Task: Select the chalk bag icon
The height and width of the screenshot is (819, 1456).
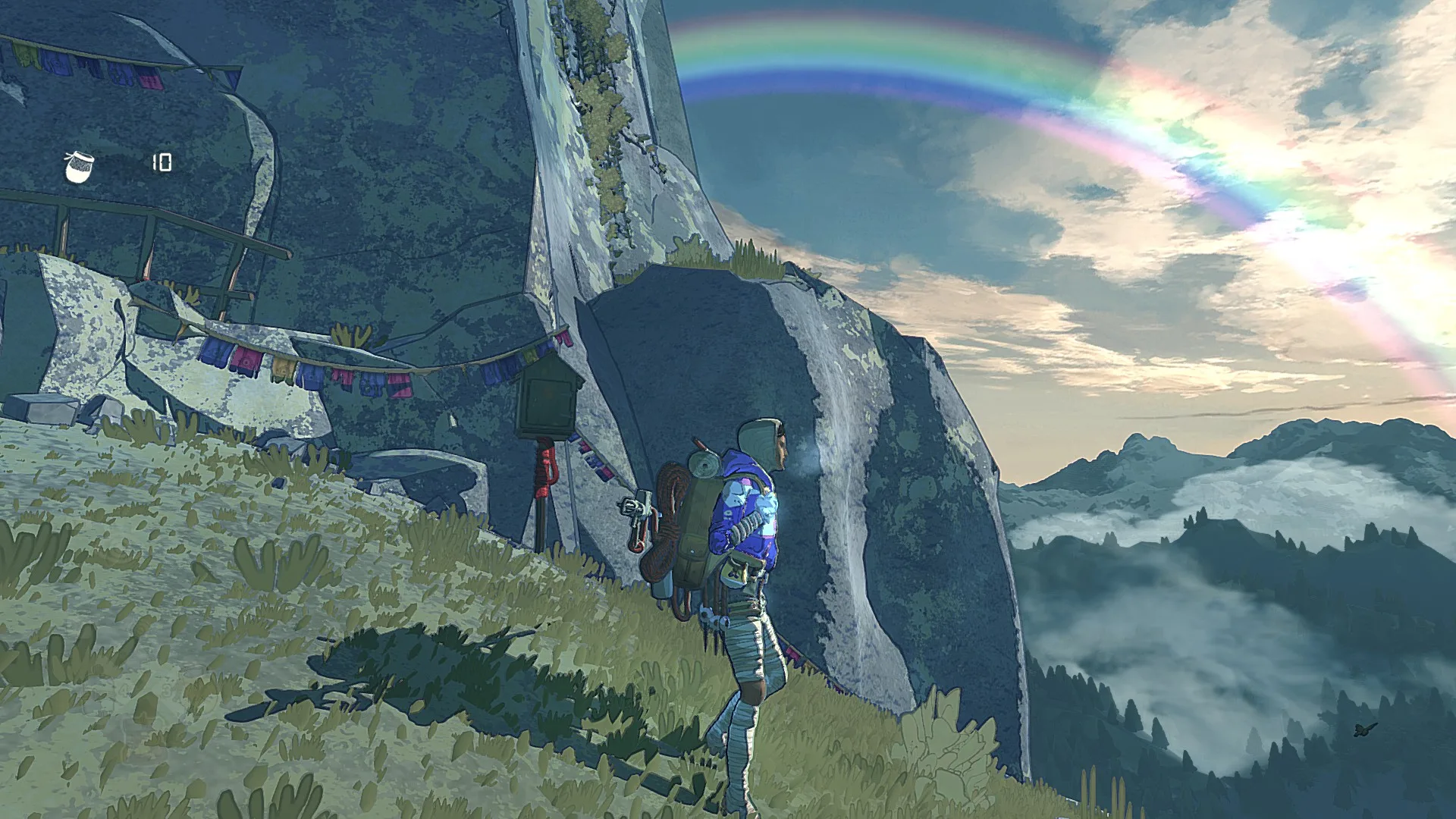Action: tap(79, 166)
